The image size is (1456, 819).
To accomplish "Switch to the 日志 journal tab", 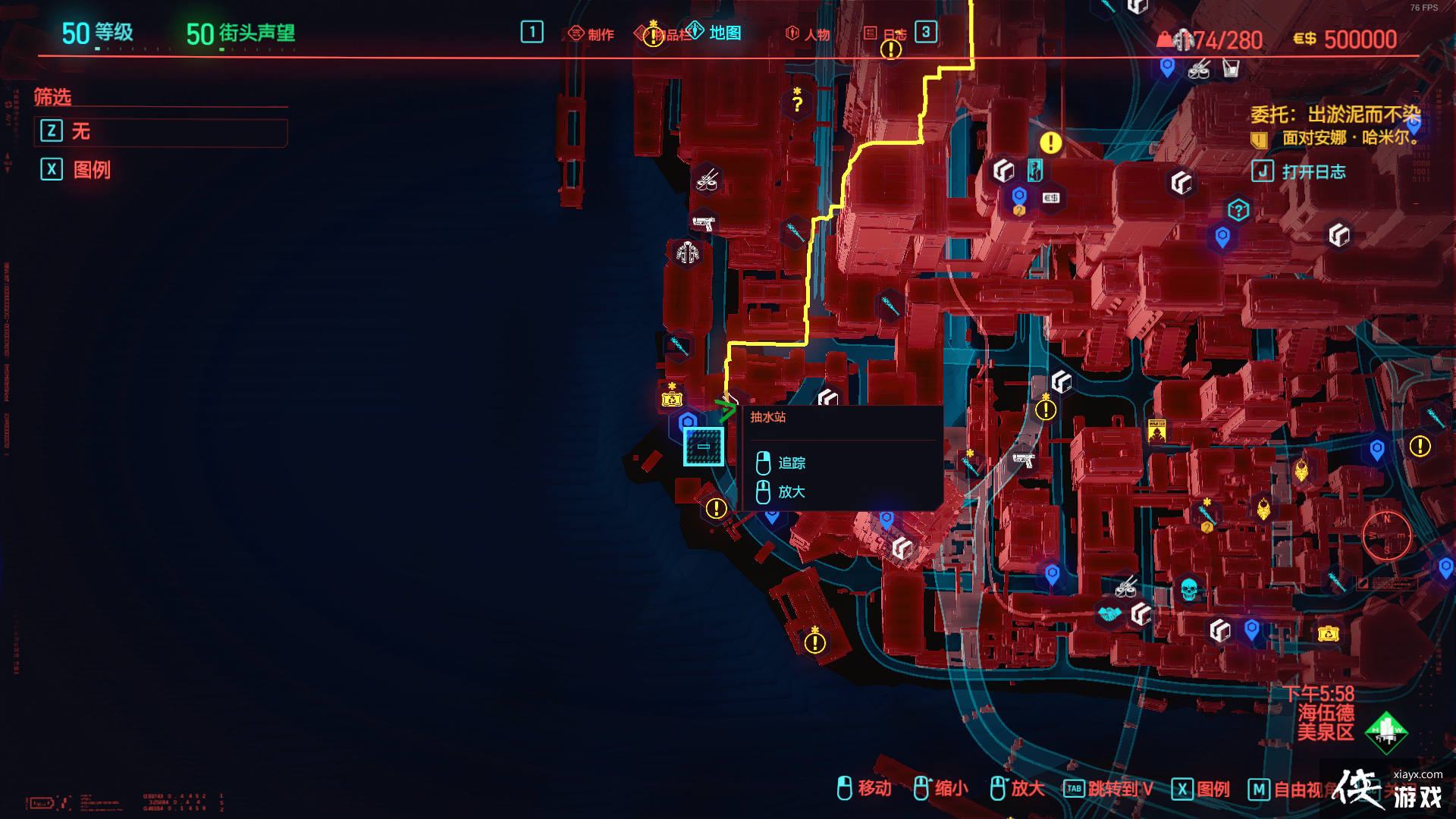I will tap(886, 34).
